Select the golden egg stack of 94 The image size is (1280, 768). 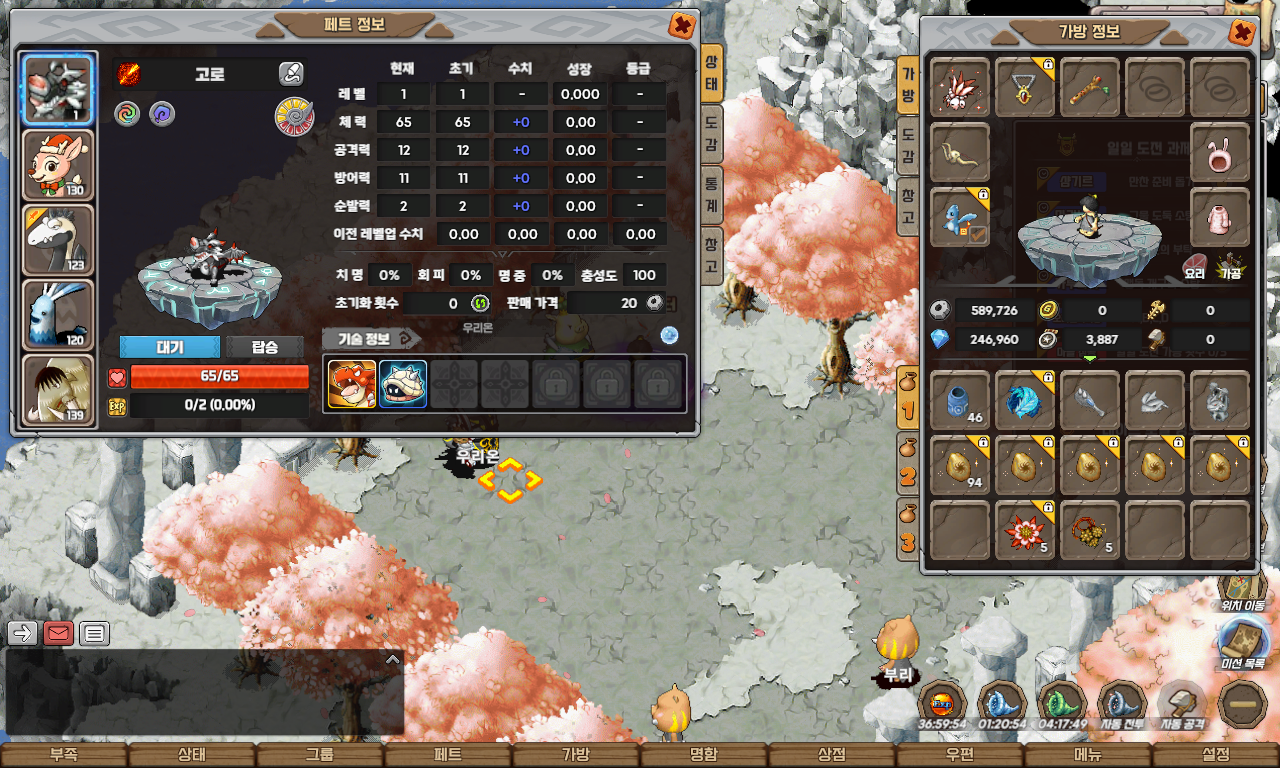click(960, 465)
